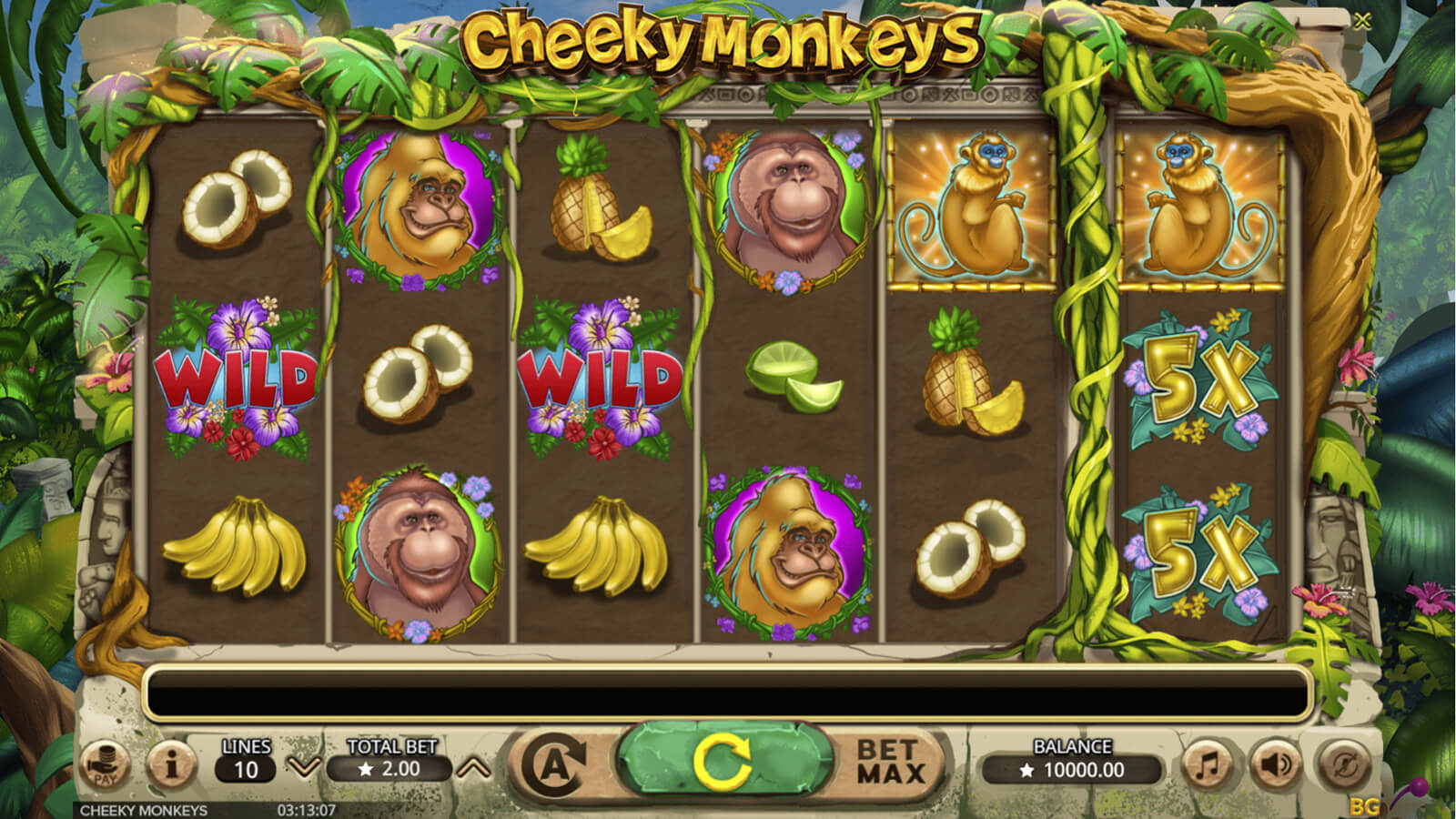This screenshot has width=1456, height=819.
Task: Increase total bet with the up arrow
Action: click(473, 768)
